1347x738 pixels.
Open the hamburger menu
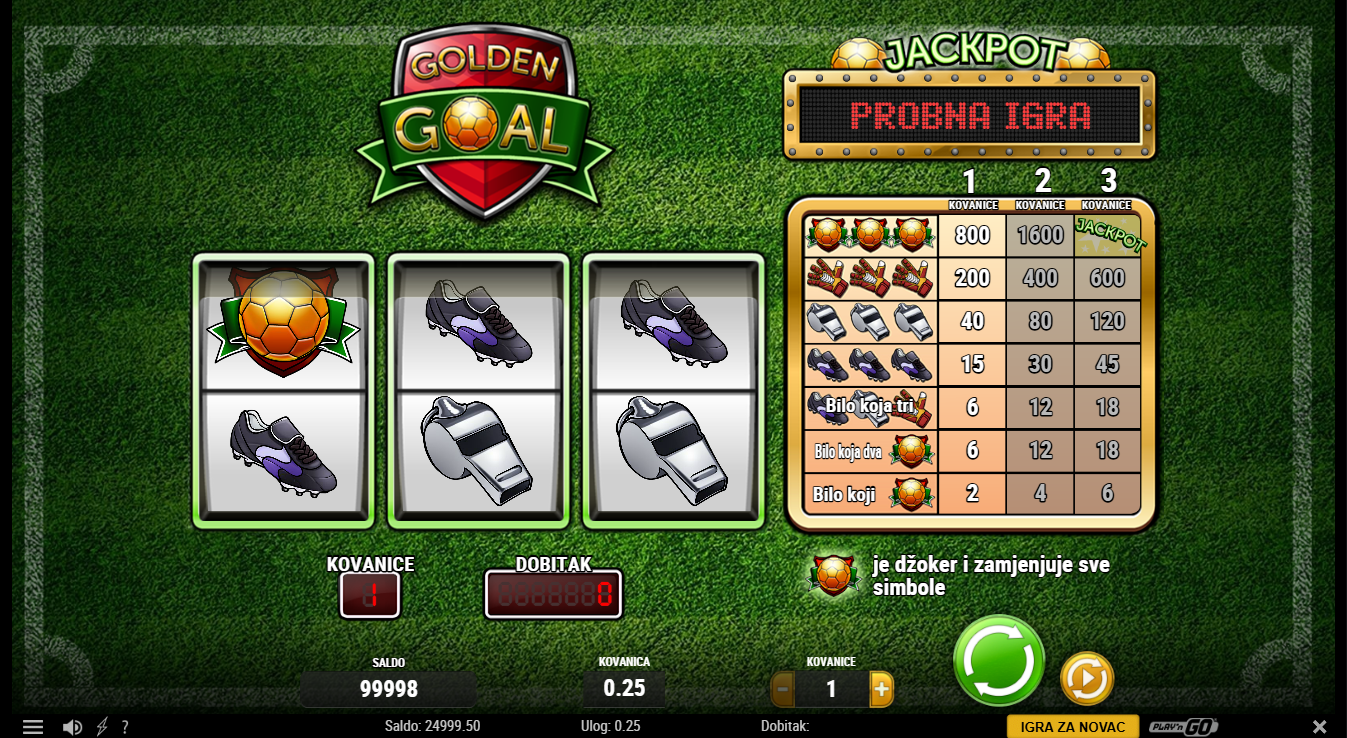(x=33, y=727)
